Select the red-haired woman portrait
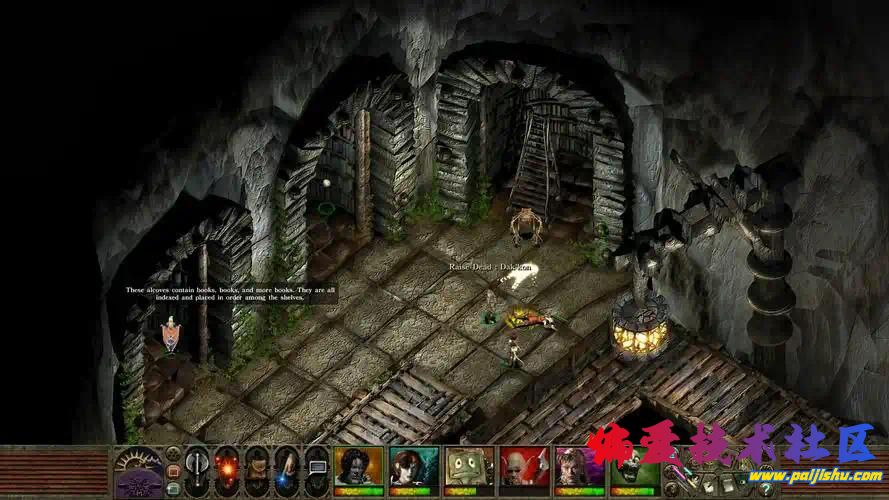Screen dimensions: 889x500 click(413, 466)
